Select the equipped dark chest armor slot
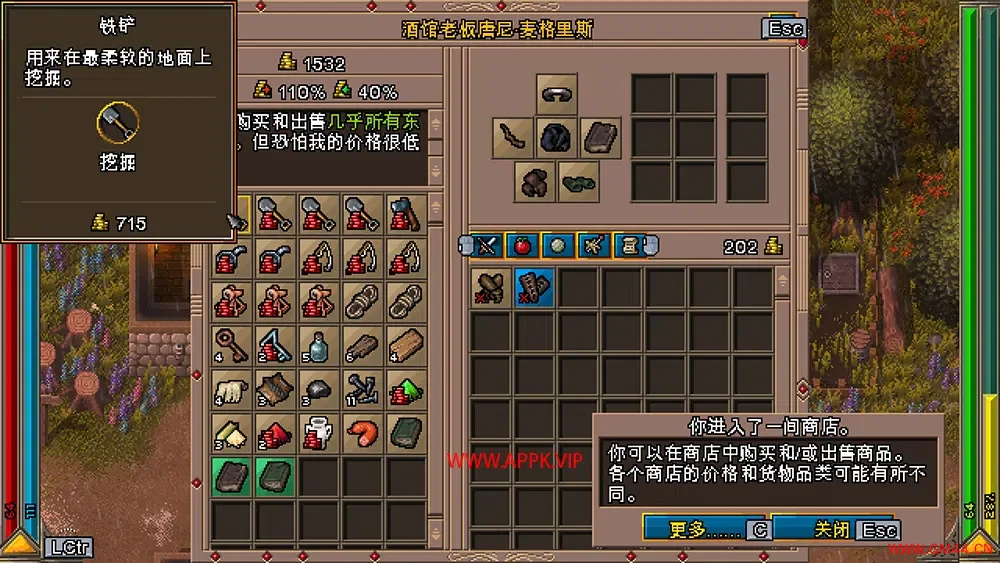Image resolution: width=1000 pixels, height=563 pixels. click(x=556, y=138)
